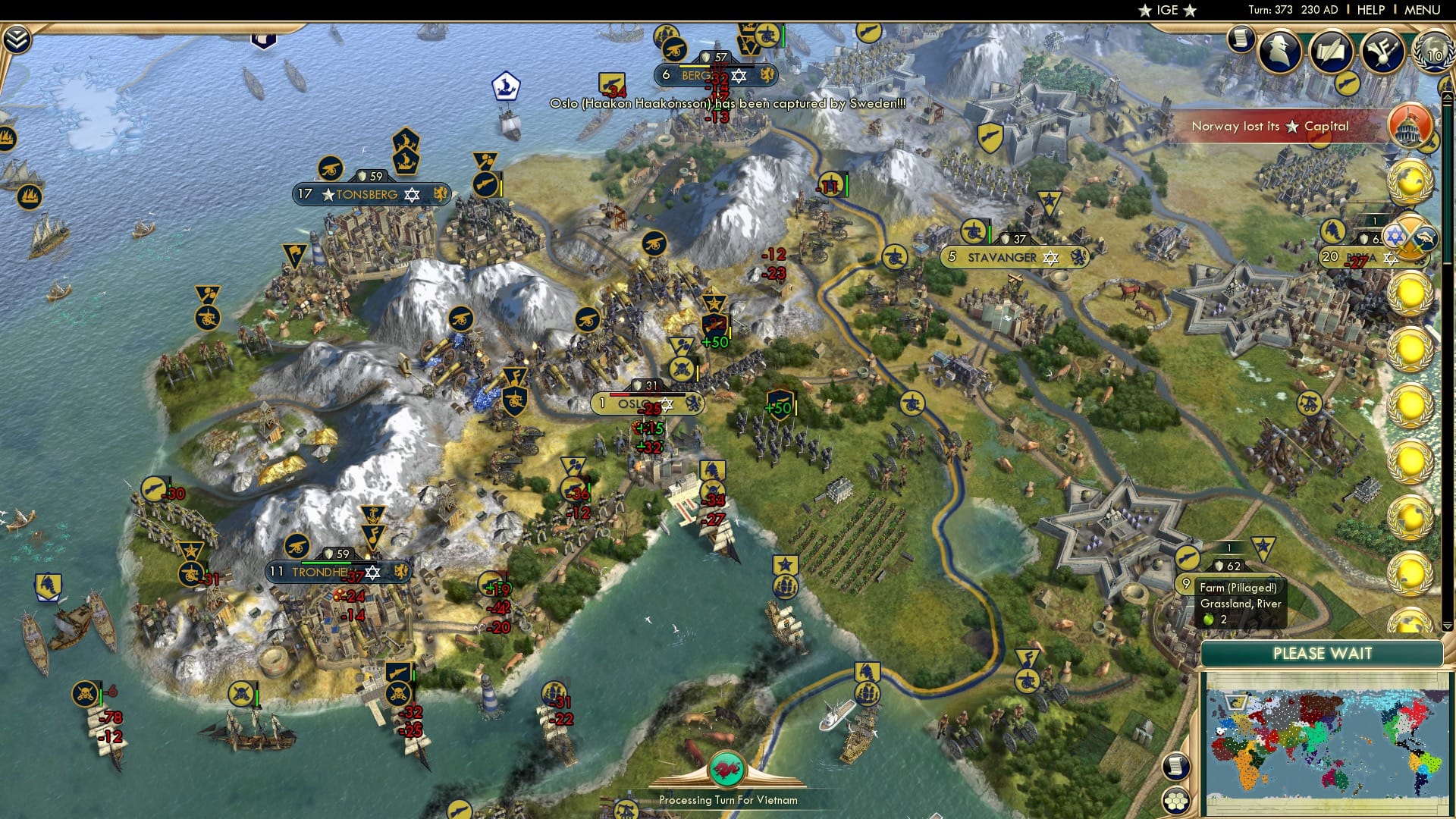
Task: Click the scroll icon above the hex icon
Action: [x=1177, y=767]
